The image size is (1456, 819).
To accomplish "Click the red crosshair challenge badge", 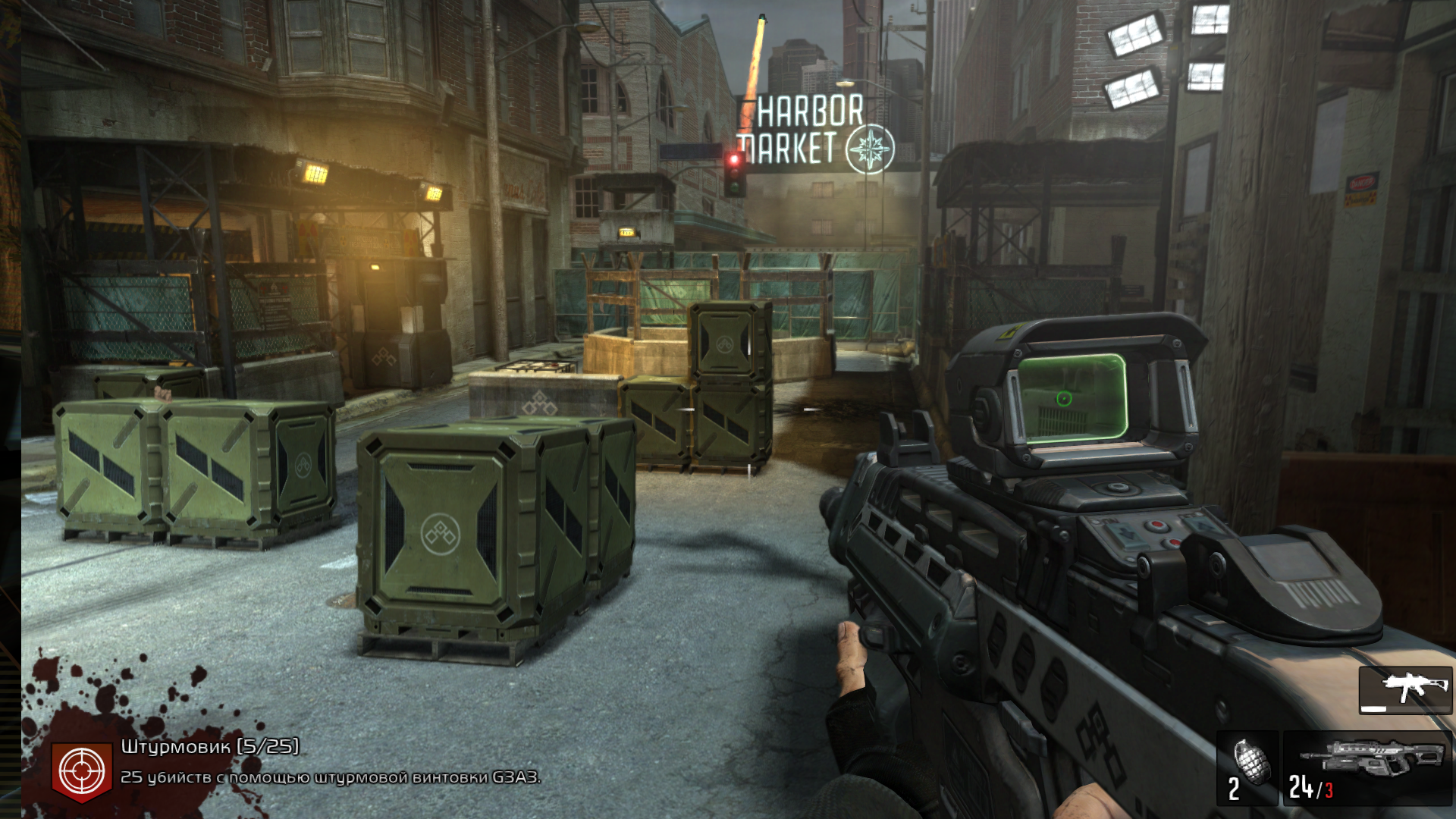I will click(x=82, y=771).
